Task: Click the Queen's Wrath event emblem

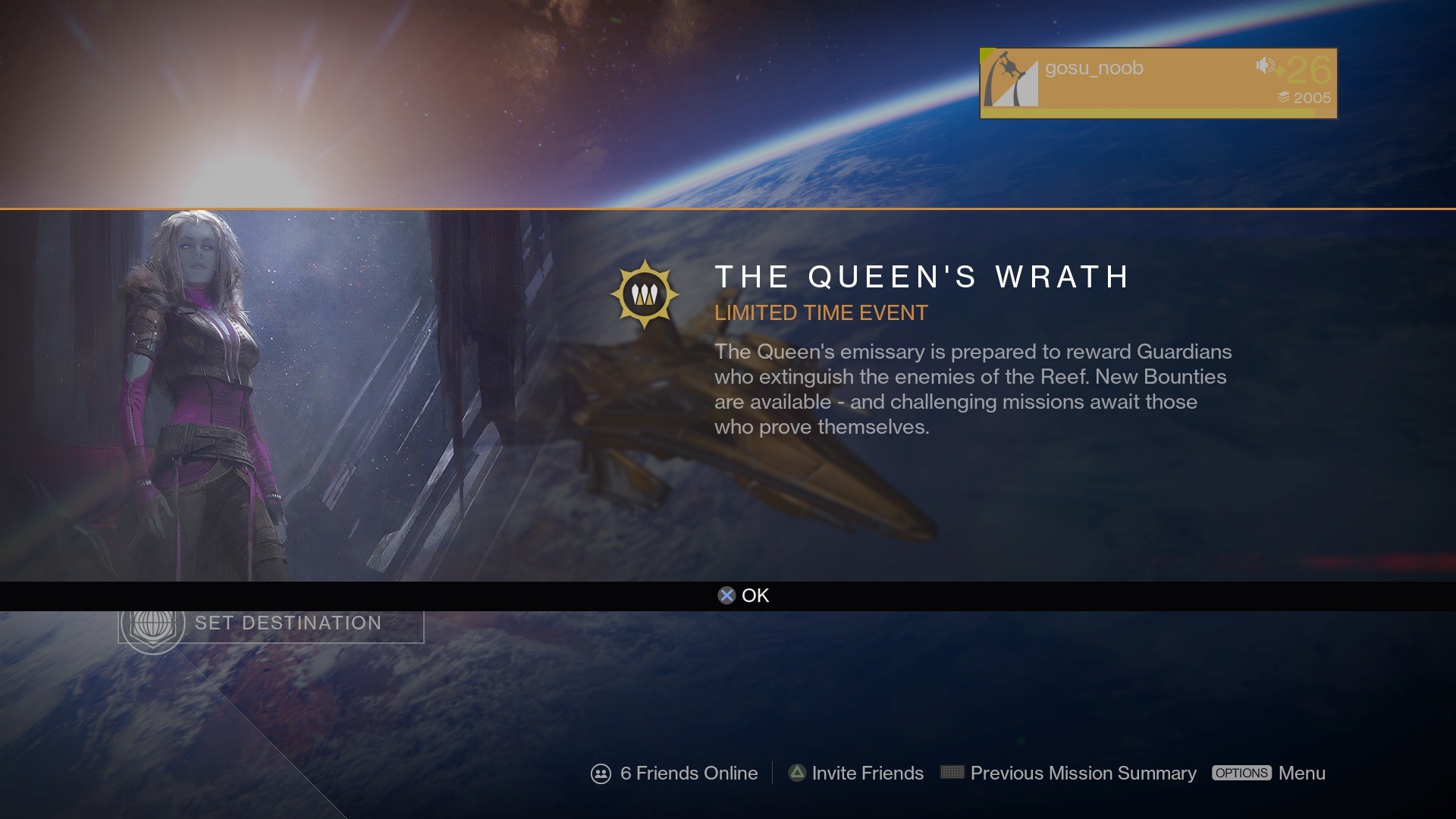Action: pos(645,294)
